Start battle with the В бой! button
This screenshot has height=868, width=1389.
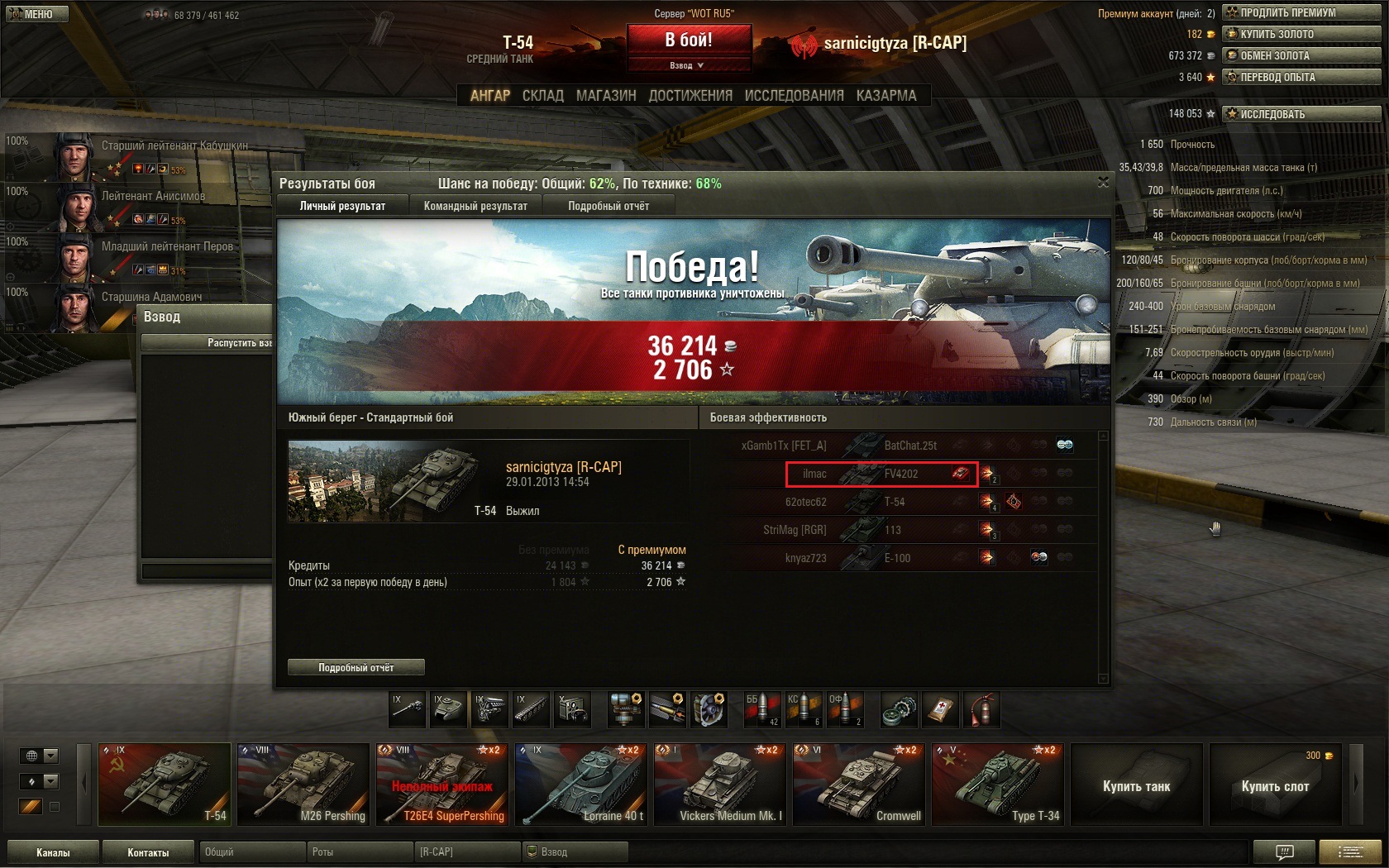(x=689, y=40)
